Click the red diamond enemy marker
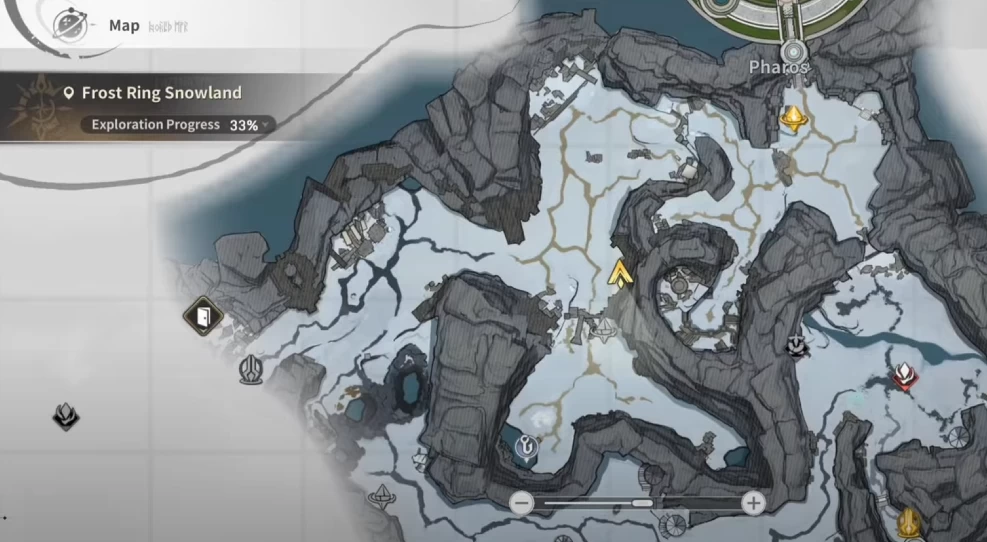Viewport: 987px width, 542px height. pyautogui.click(x=904, y=377)
